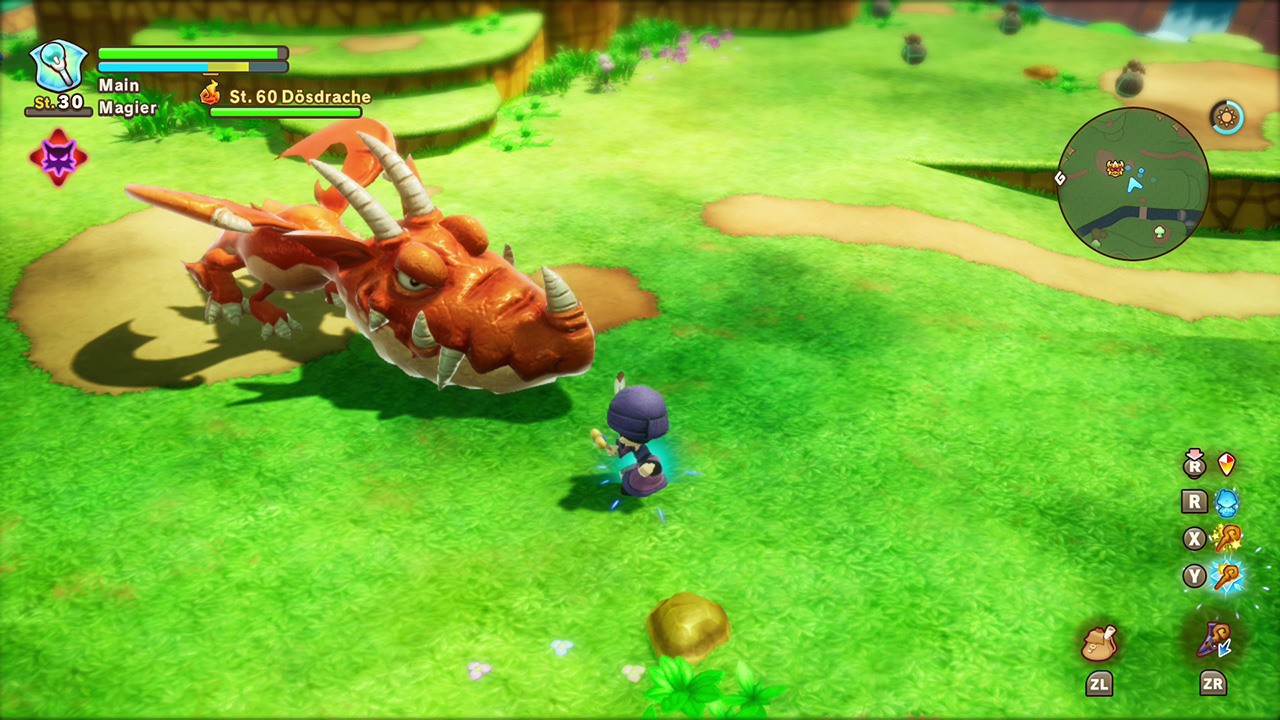Cast the sparkling star staff attack
This screenshot has width=1280, height=720.
1226,538
